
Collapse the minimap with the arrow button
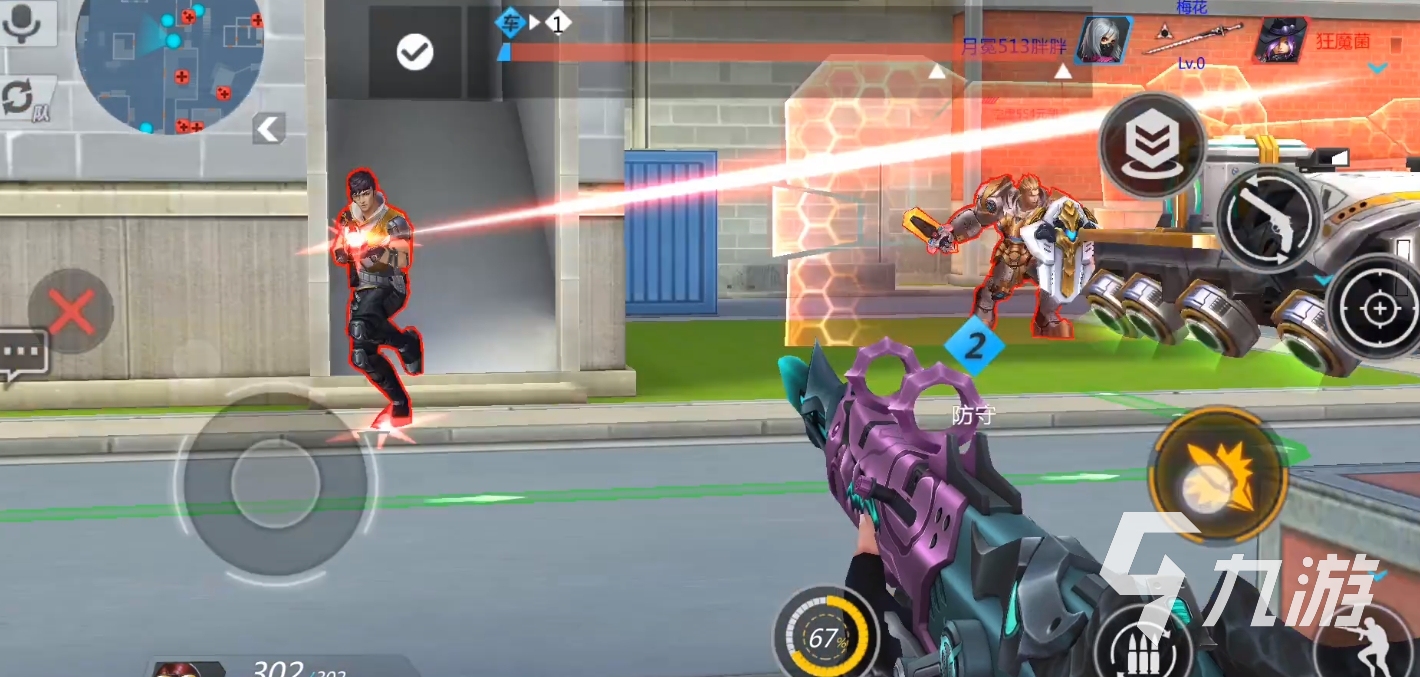[268, 128]
